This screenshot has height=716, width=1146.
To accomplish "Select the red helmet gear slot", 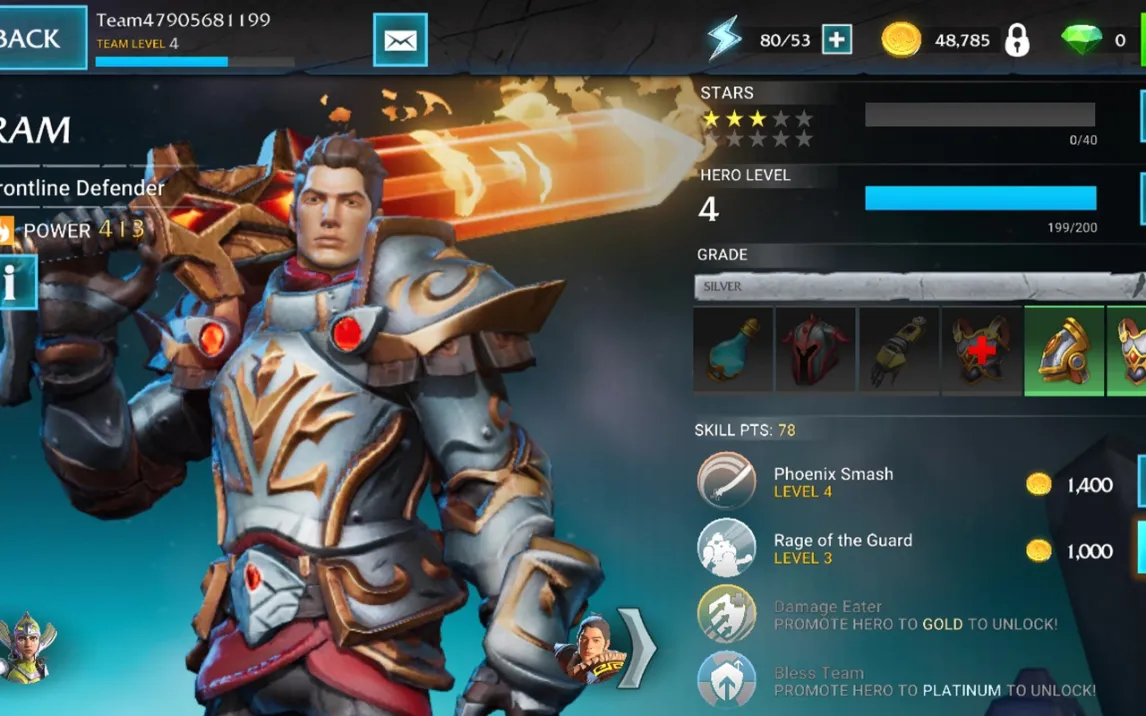I will [816, 350].
